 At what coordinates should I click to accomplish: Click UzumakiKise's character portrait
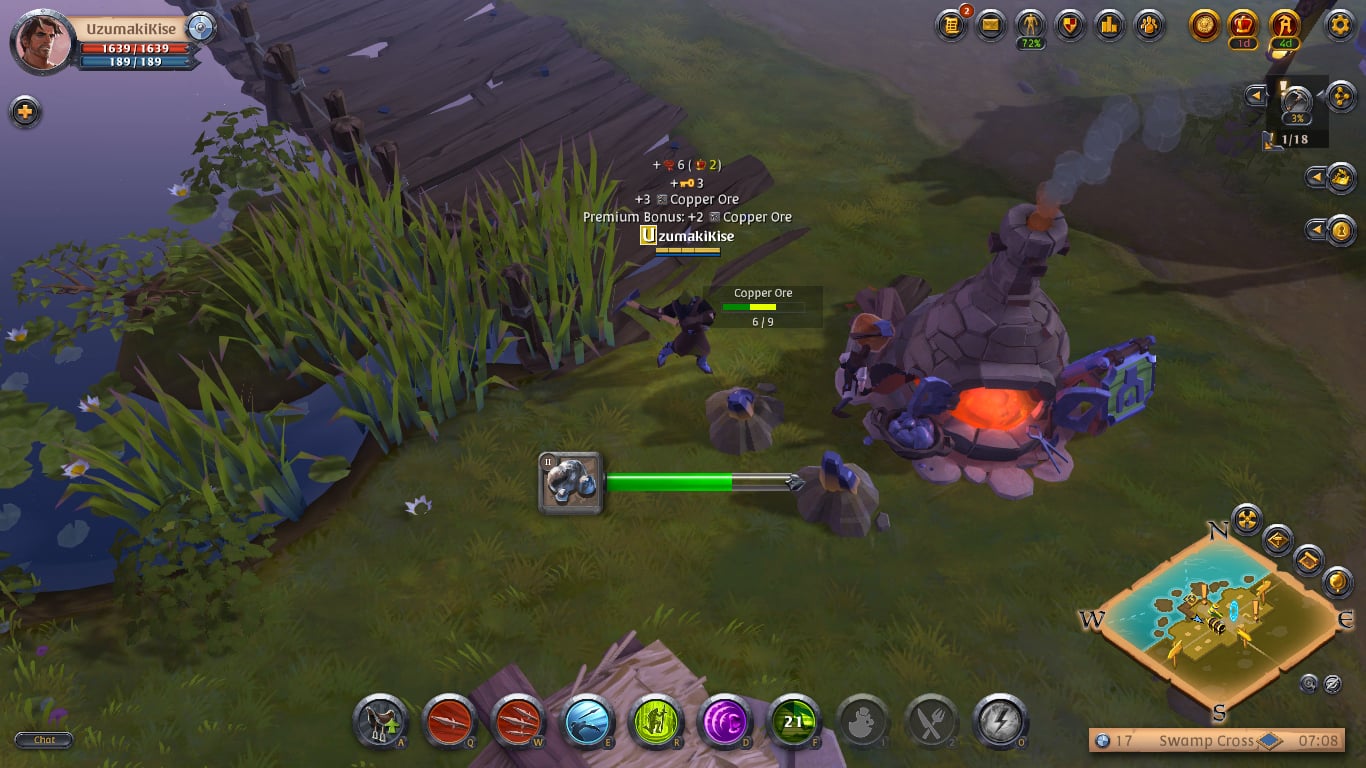coord(42,42)
